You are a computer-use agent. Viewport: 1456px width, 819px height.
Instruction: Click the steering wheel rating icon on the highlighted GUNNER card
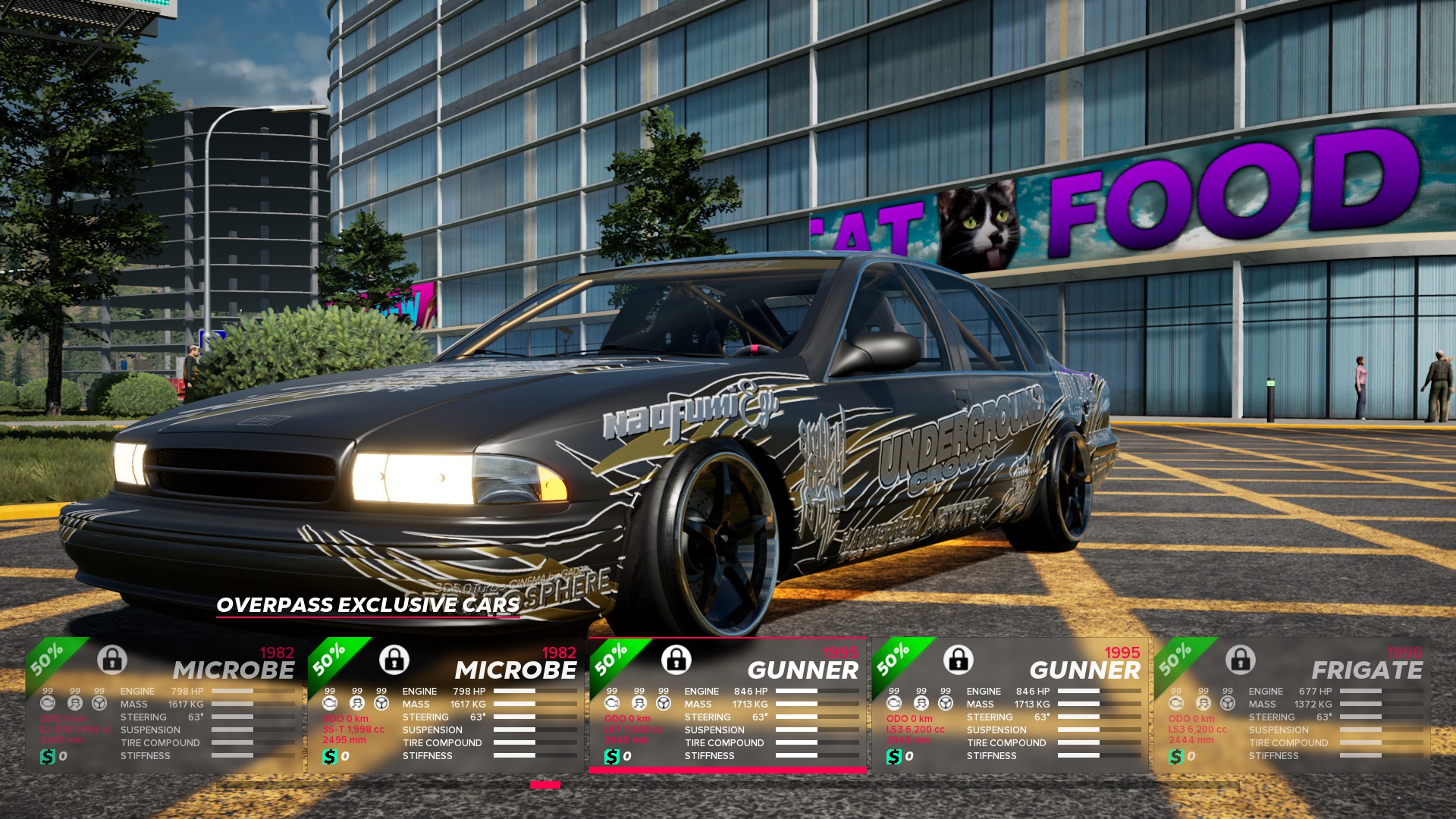(663, 704)
